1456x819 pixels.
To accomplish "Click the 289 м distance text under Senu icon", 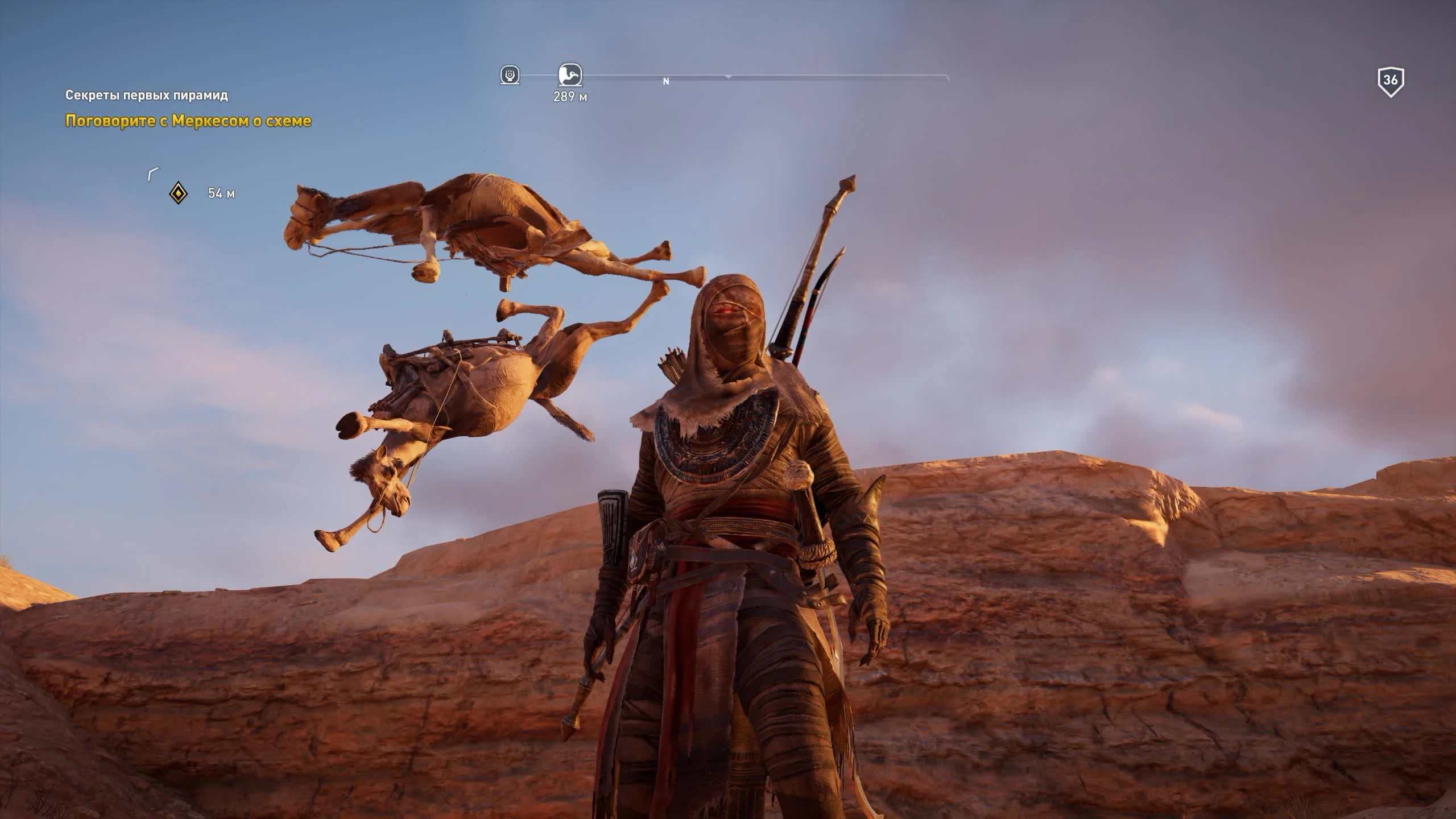I will tap(570, 97).
